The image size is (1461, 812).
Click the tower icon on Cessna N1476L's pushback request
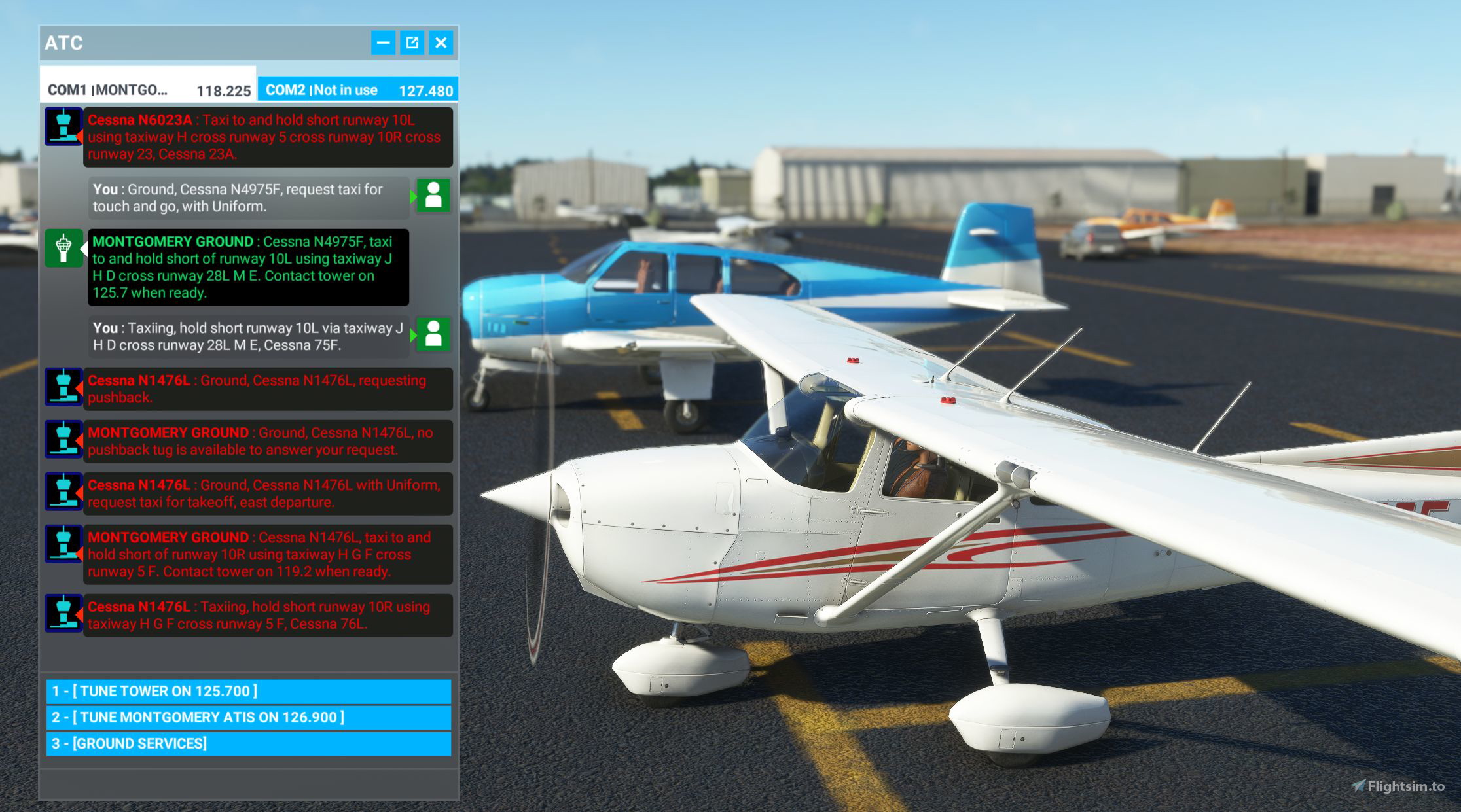pyautogui.click(x=63, y=388)
